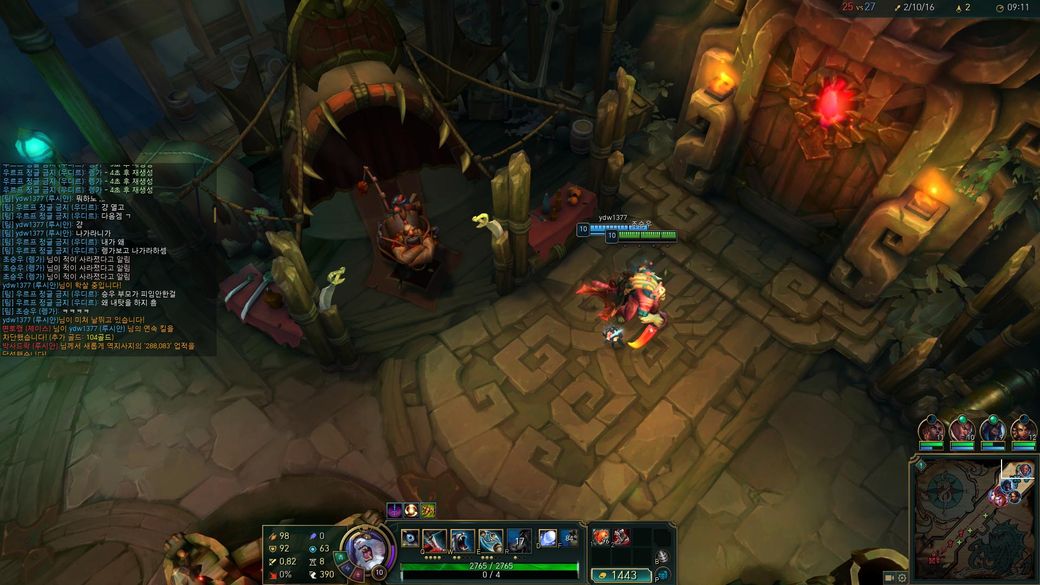Open minimap options with the gear icon
Screen dimensions: 1040x585
(x=902, y=578)
